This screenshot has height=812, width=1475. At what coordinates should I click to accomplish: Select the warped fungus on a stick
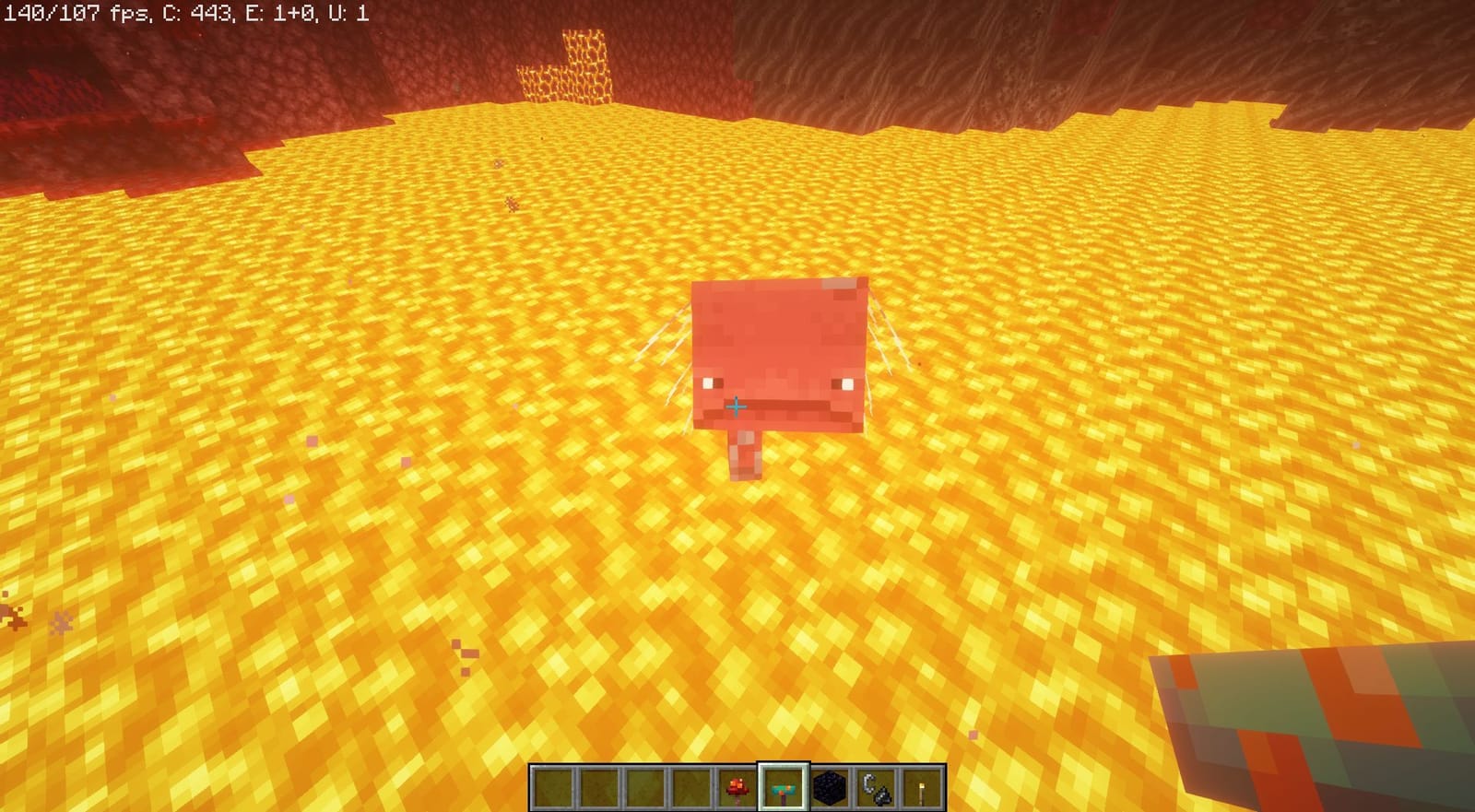click(784, 785)
